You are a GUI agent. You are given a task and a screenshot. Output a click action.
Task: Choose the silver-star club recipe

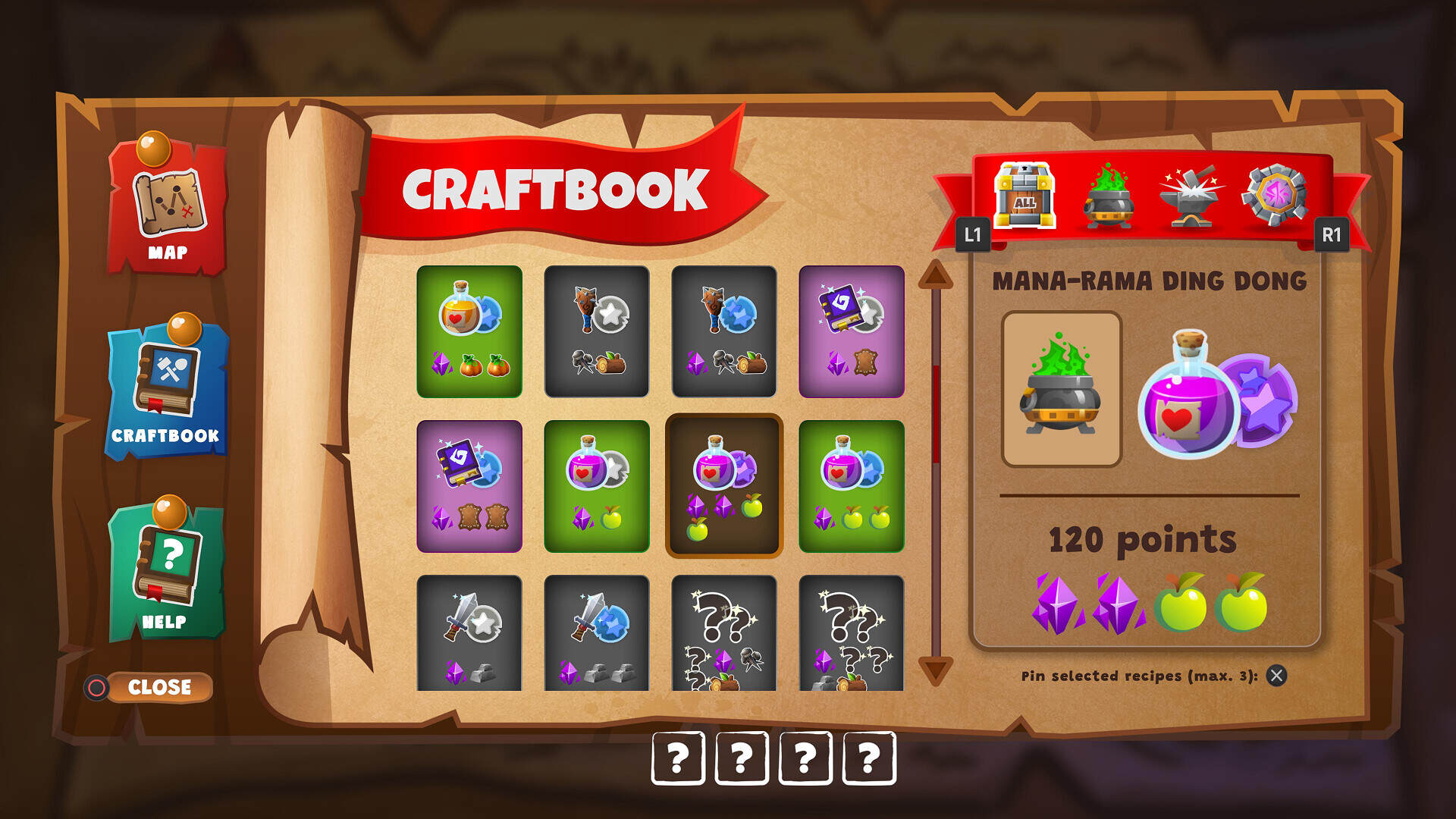[597, 331]
